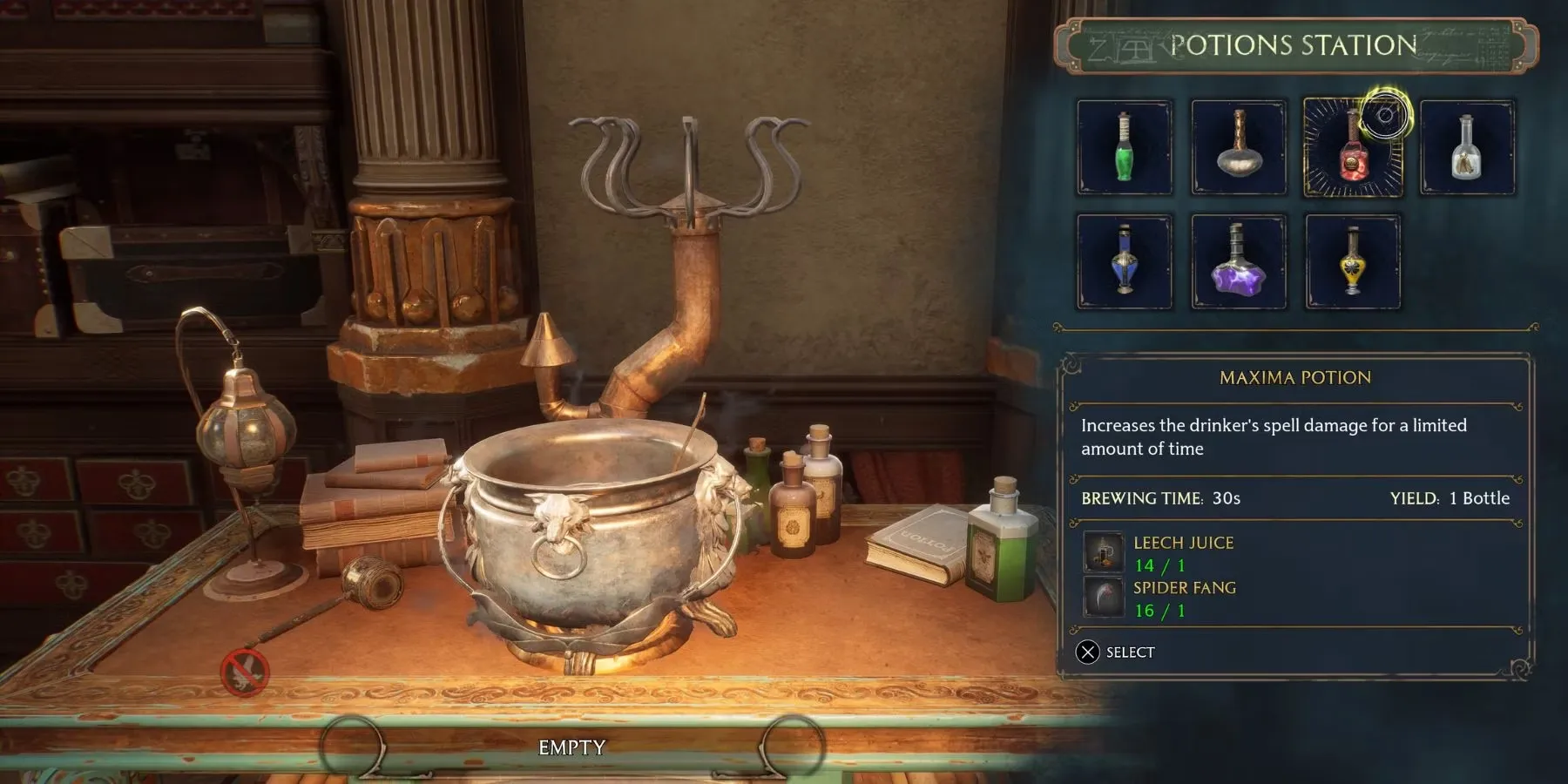Select the yellow potion bottle slot
The image size is (1568, 784).
(1352, 261)
